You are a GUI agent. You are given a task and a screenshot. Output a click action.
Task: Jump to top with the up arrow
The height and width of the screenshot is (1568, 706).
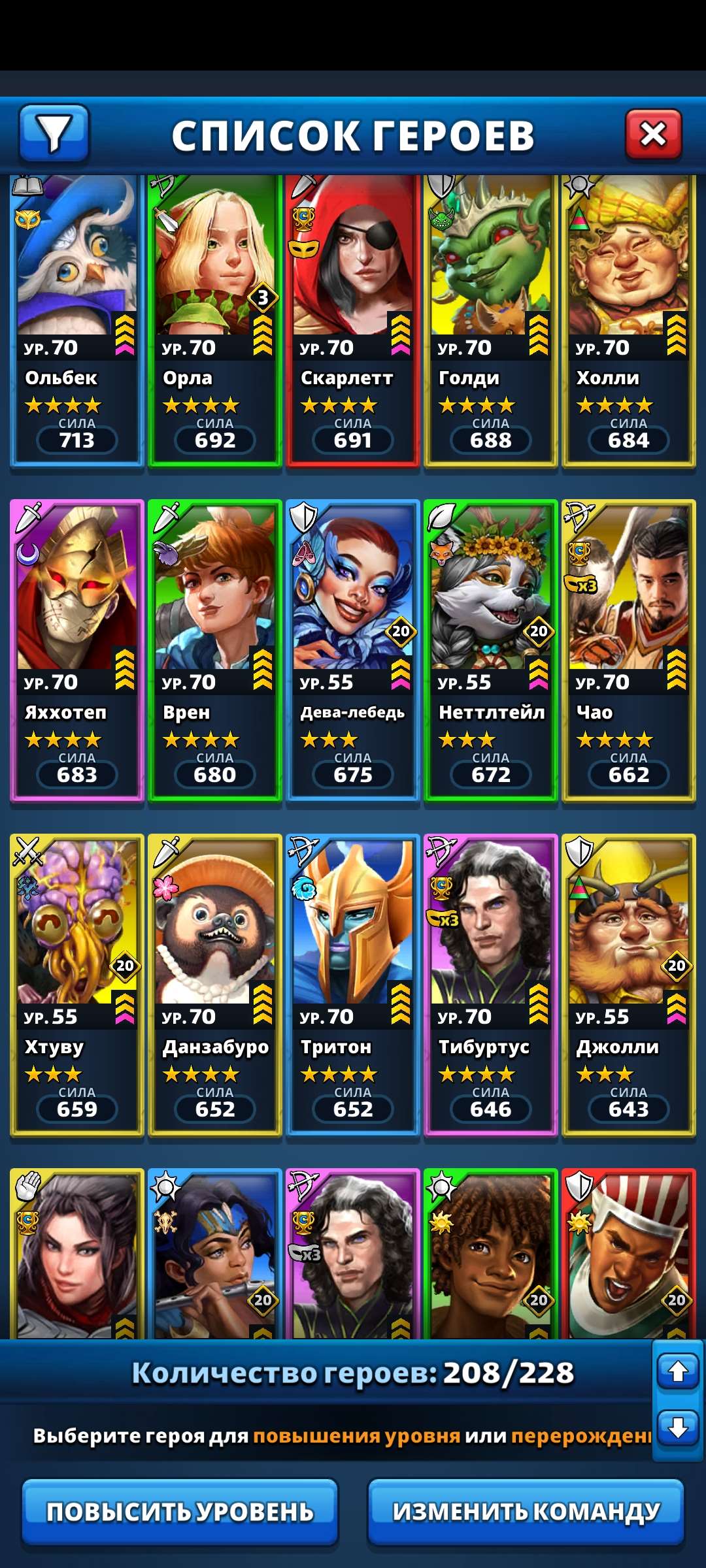pos(677,1371)
